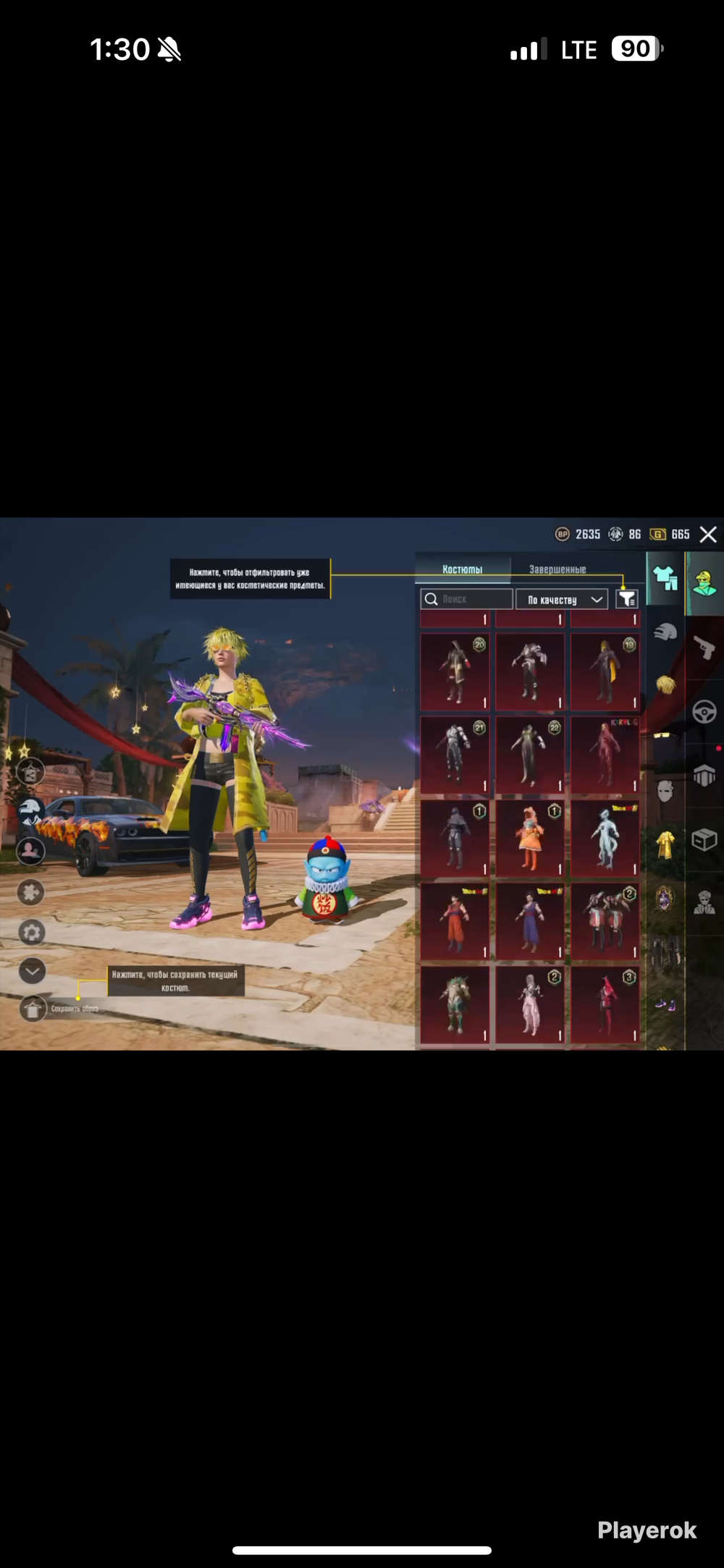Open the puzzle piece button
724x1568 pixels.
point(31,892)
